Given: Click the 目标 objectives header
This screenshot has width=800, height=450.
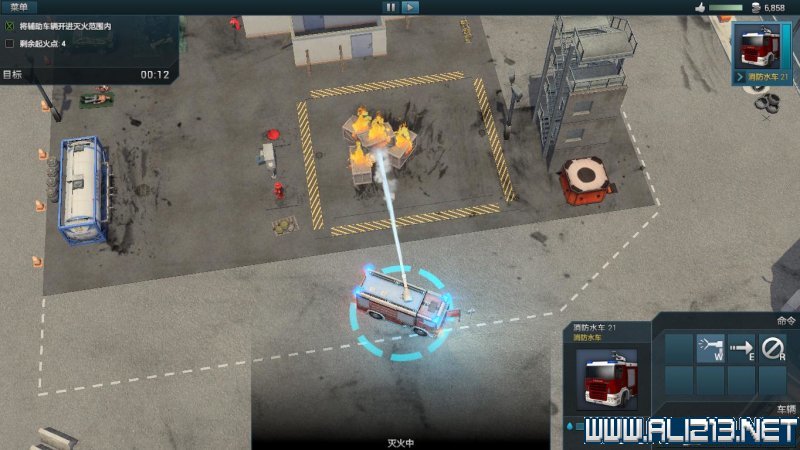Looking at the screenshot, I should pyautogui.click(x=13, y=74).
